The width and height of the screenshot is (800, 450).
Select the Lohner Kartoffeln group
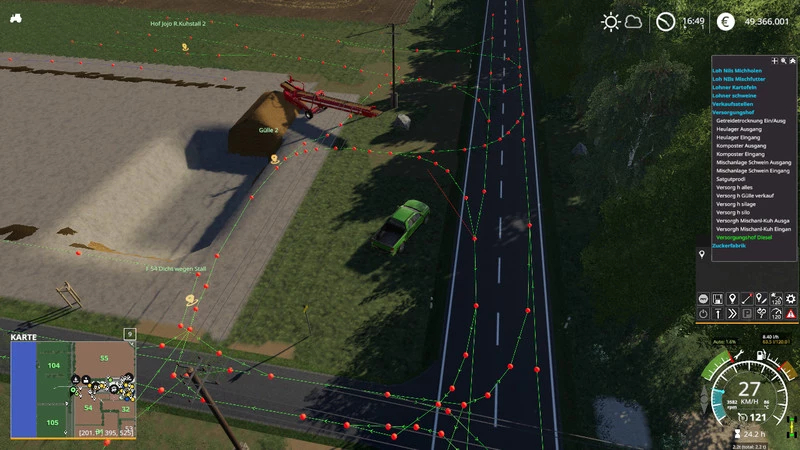(735, 87)
